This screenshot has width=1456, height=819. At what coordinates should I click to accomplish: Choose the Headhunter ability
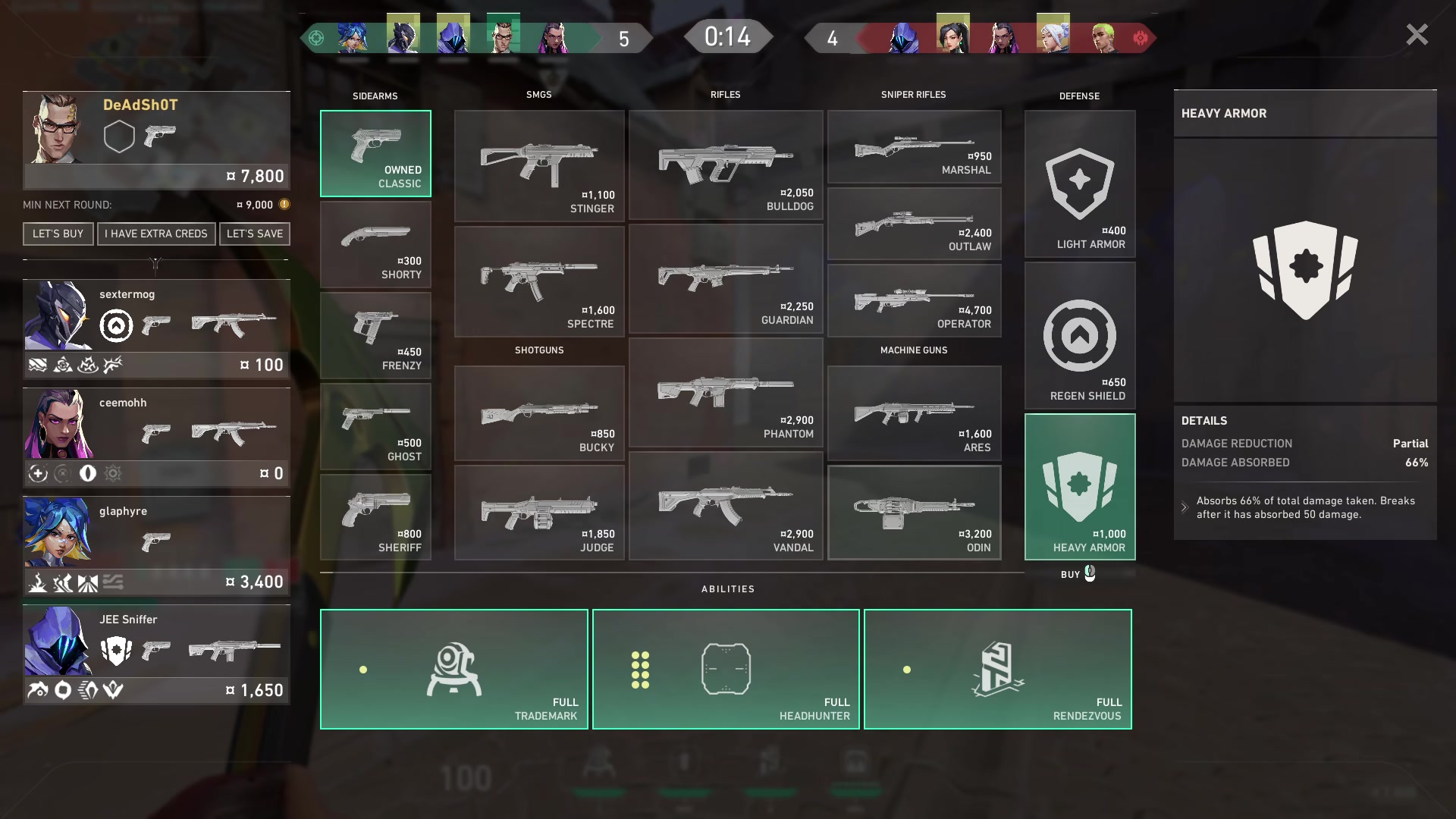[x=726, y=669]
